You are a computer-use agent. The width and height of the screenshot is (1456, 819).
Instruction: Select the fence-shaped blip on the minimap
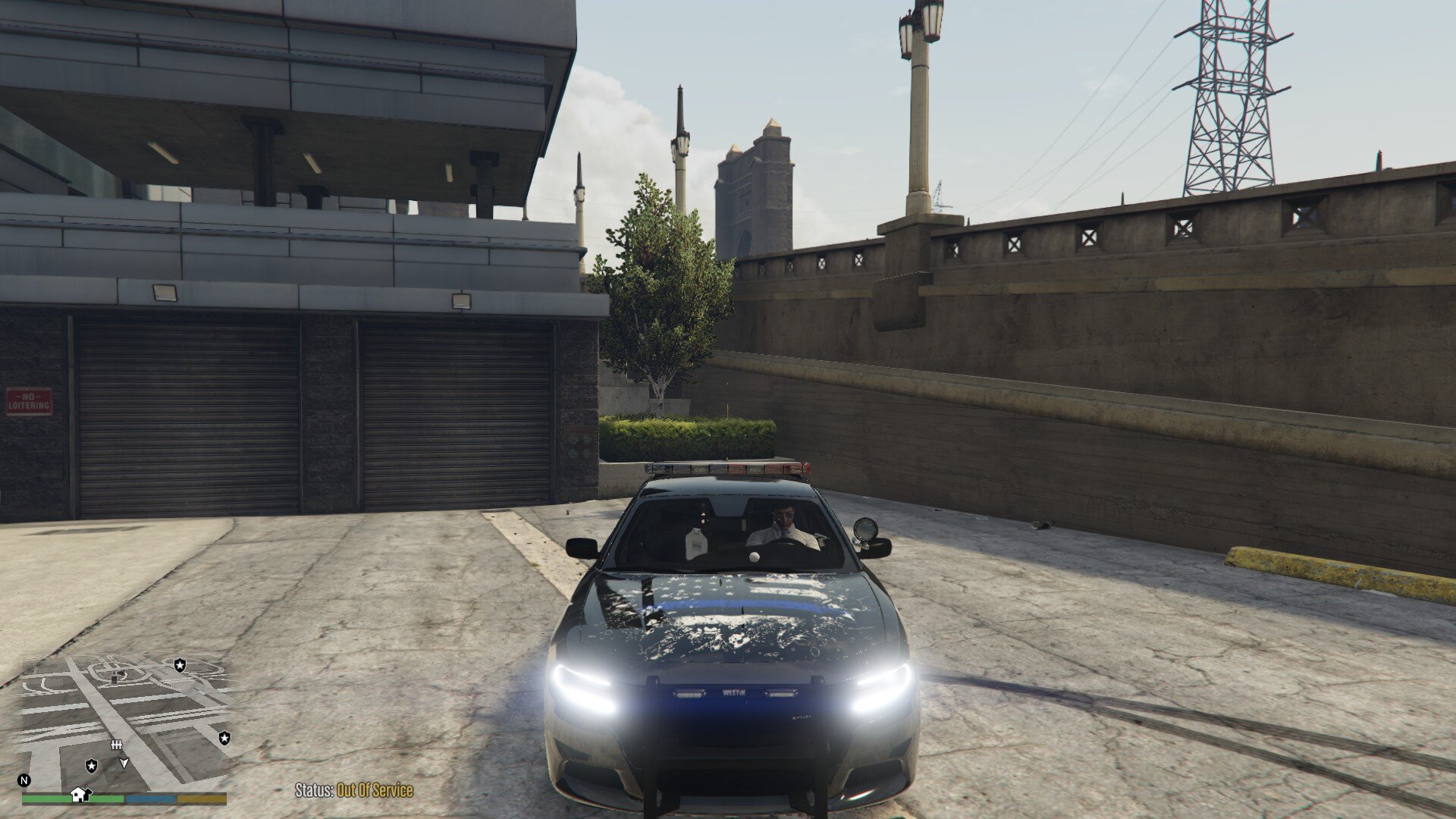pos(117,745)
